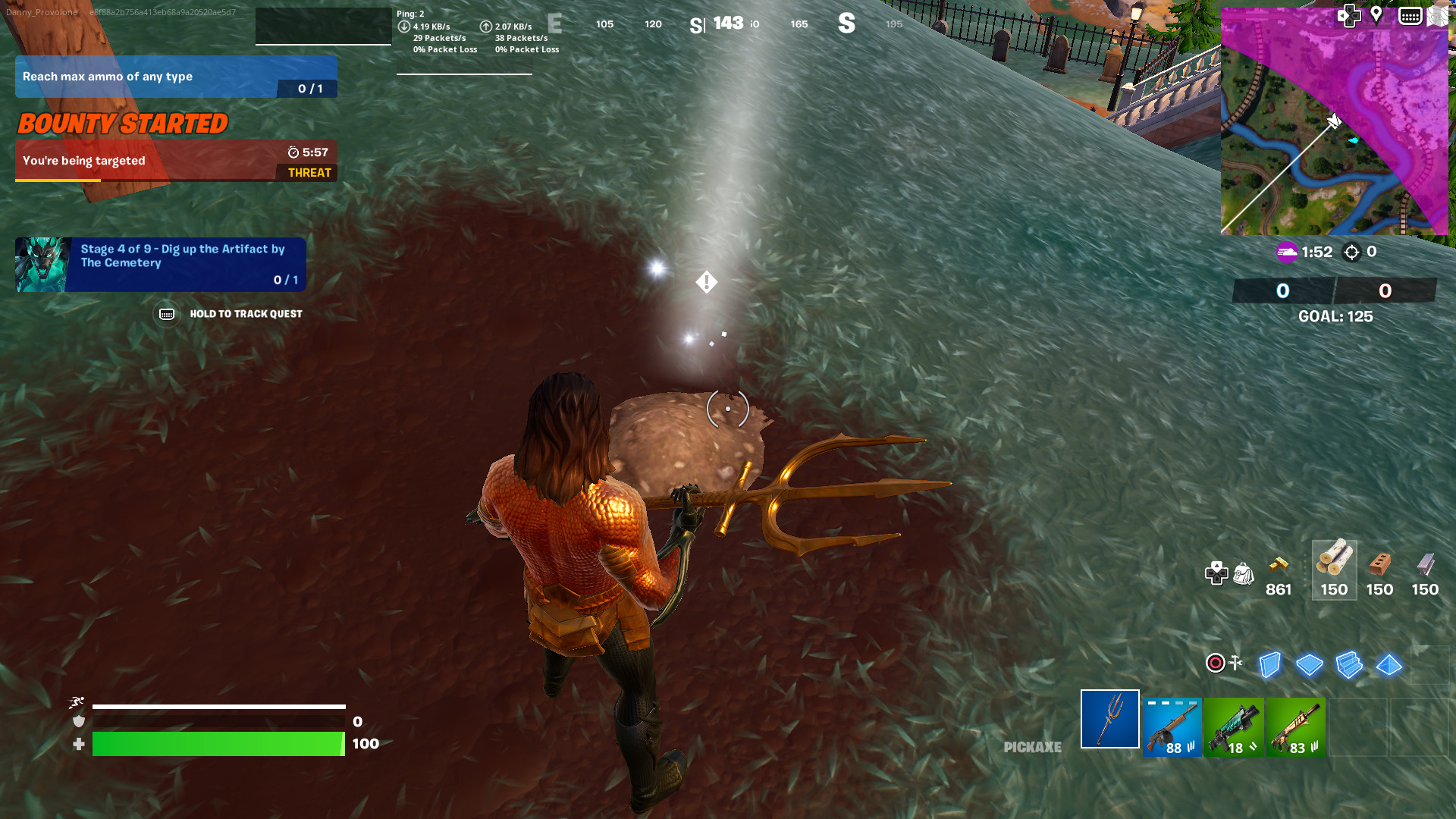Open the full map via folded map icon
This screenshot has height=819, width=1456.
click(1436, 15)
